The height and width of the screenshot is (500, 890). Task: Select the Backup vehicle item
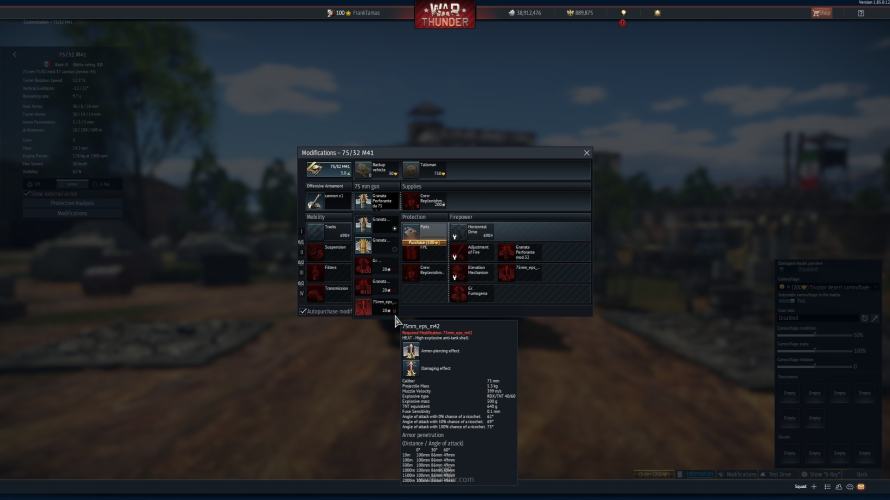click(x=376, y=169)
